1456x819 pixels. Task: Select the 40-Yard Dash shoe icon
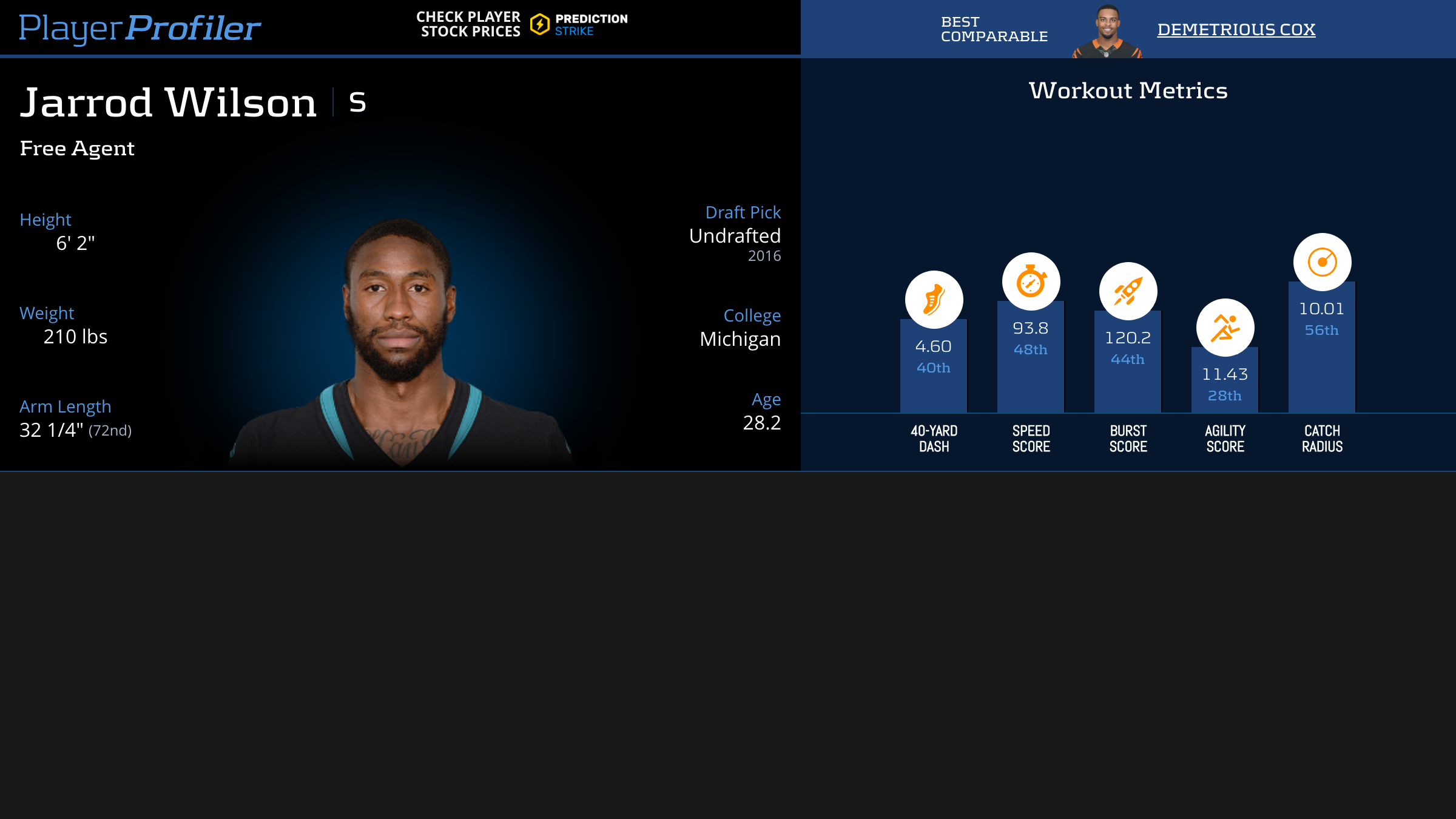(x=934, y=300)
